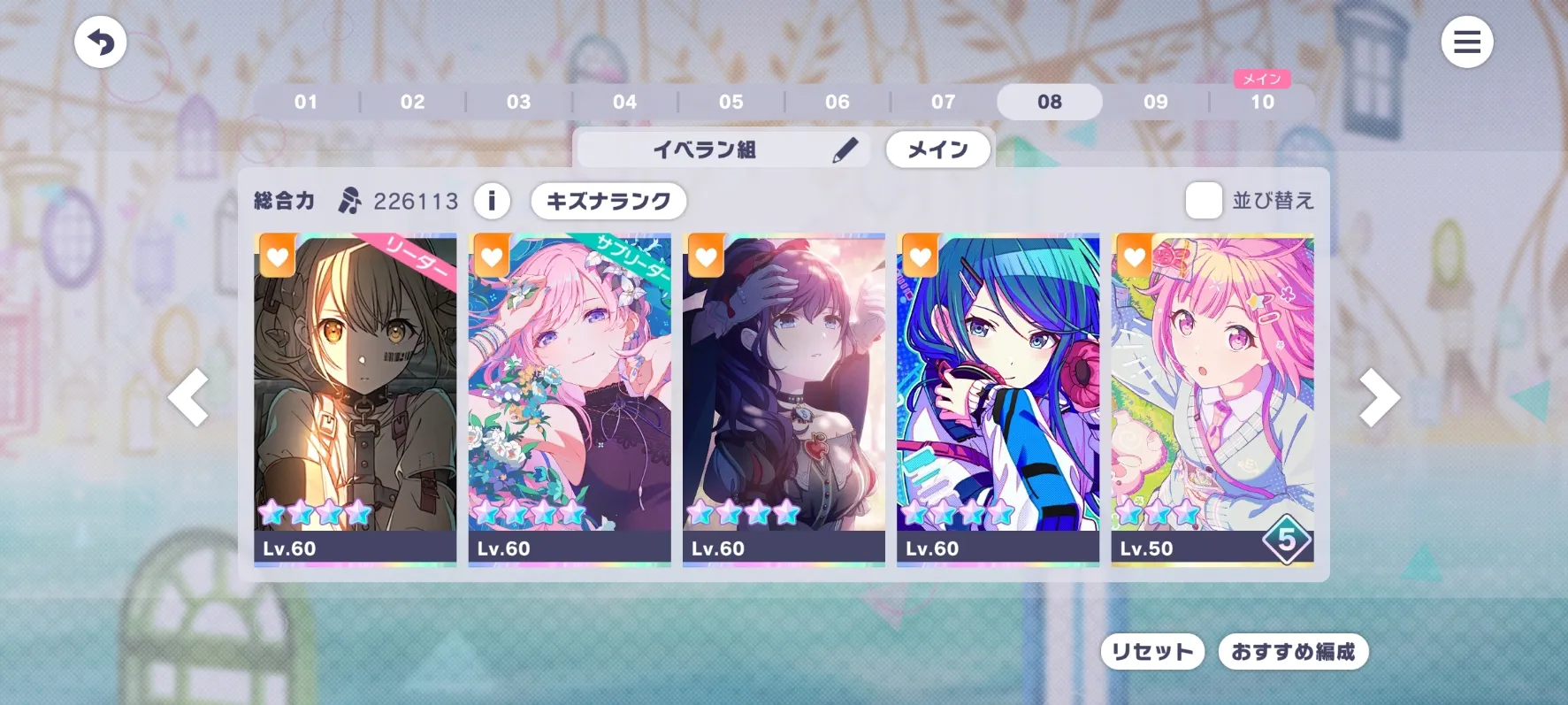Use おすすめ編成 recommended formation

(1293, 652)
